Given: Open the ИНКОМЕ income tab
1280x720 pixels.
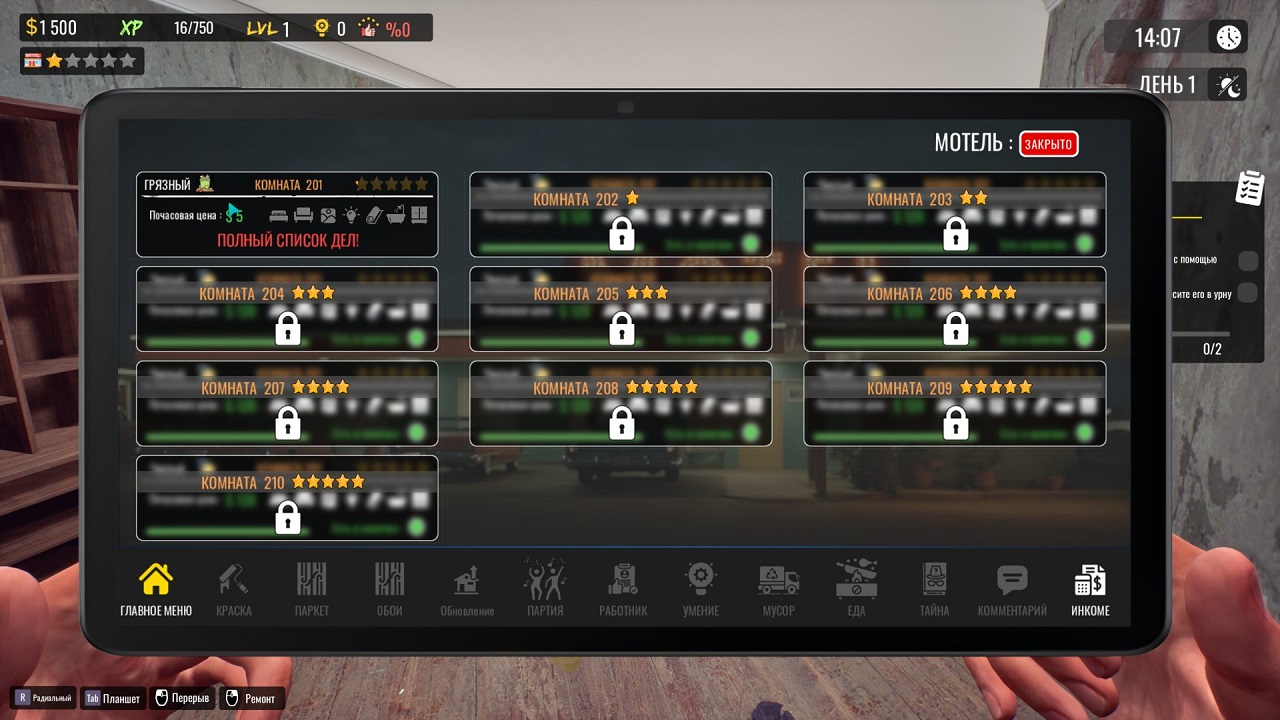Looking at the screenshot, I should pyautogui.click(x=1090, y=588).
